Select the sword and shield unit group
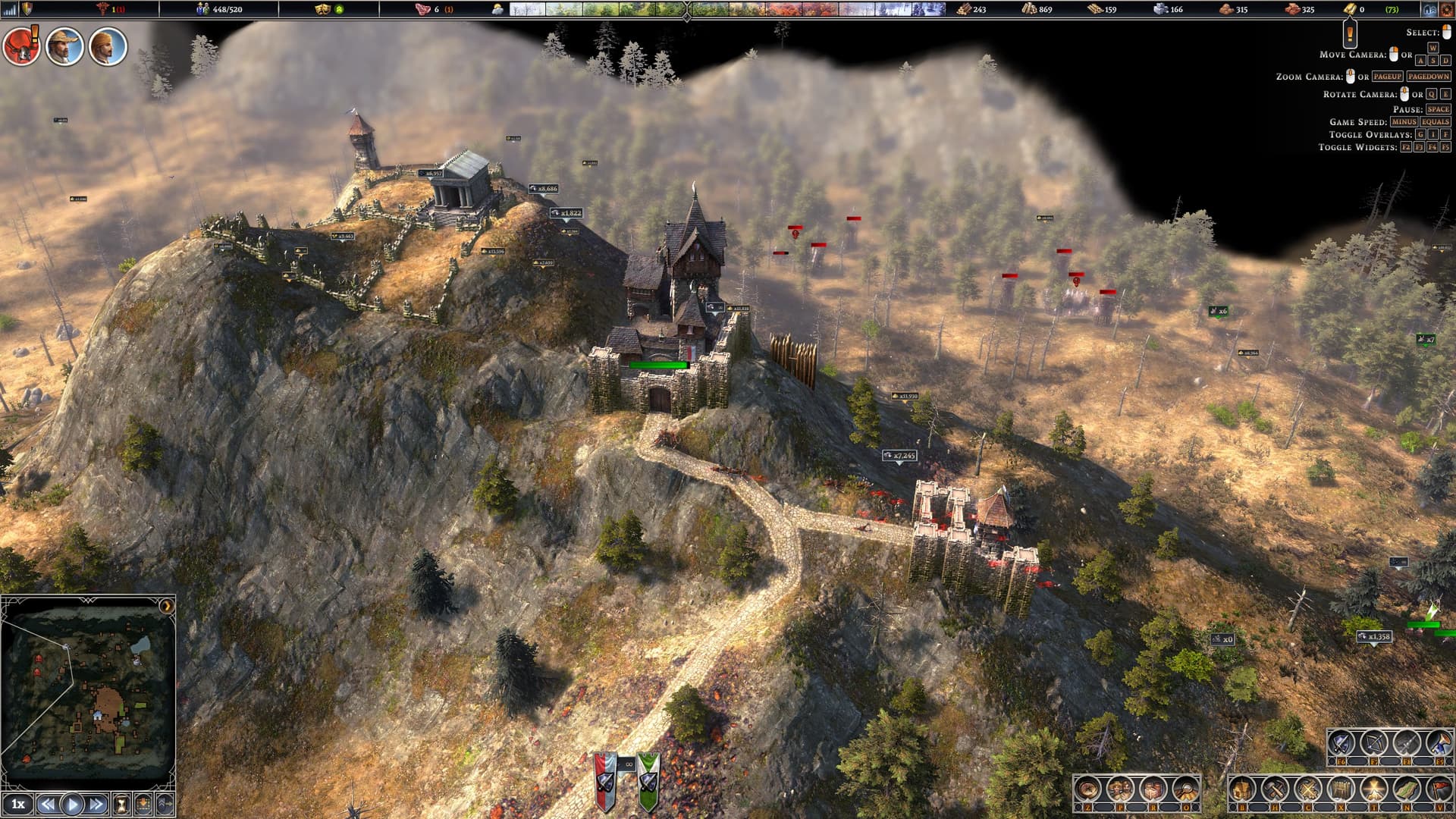1456x819 pixels. pyautogui.click(x=1341, y=743)
